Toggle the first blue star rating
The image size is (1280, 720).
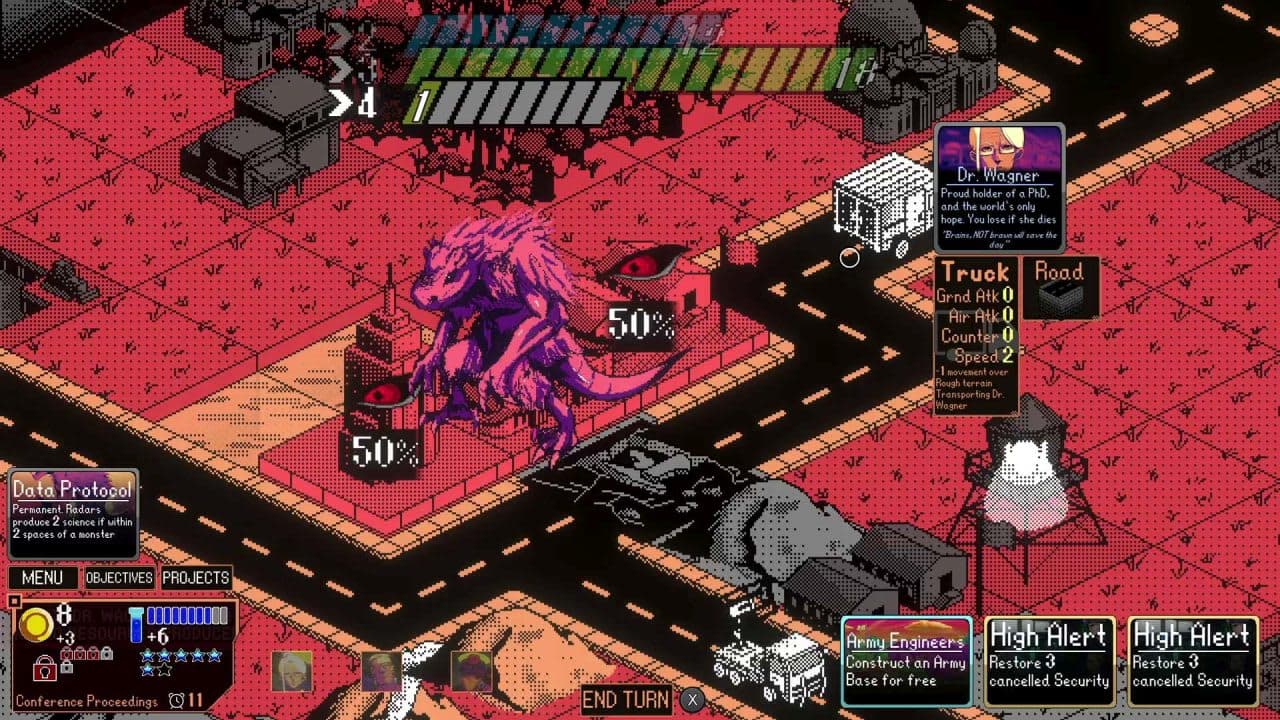coord(148,655)
